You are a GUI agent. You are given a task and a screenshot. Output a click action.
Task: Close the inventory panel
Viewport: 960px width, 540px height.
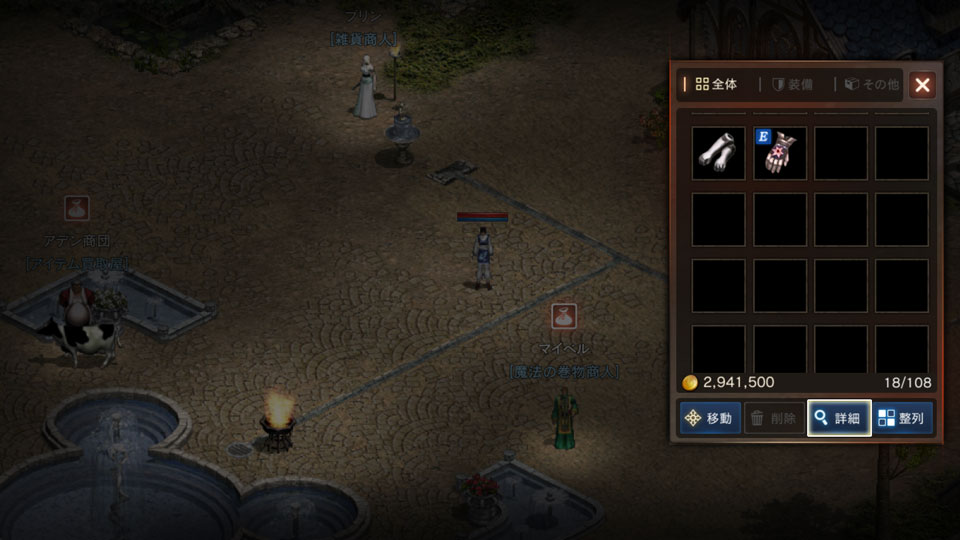[x=922, y=85]
